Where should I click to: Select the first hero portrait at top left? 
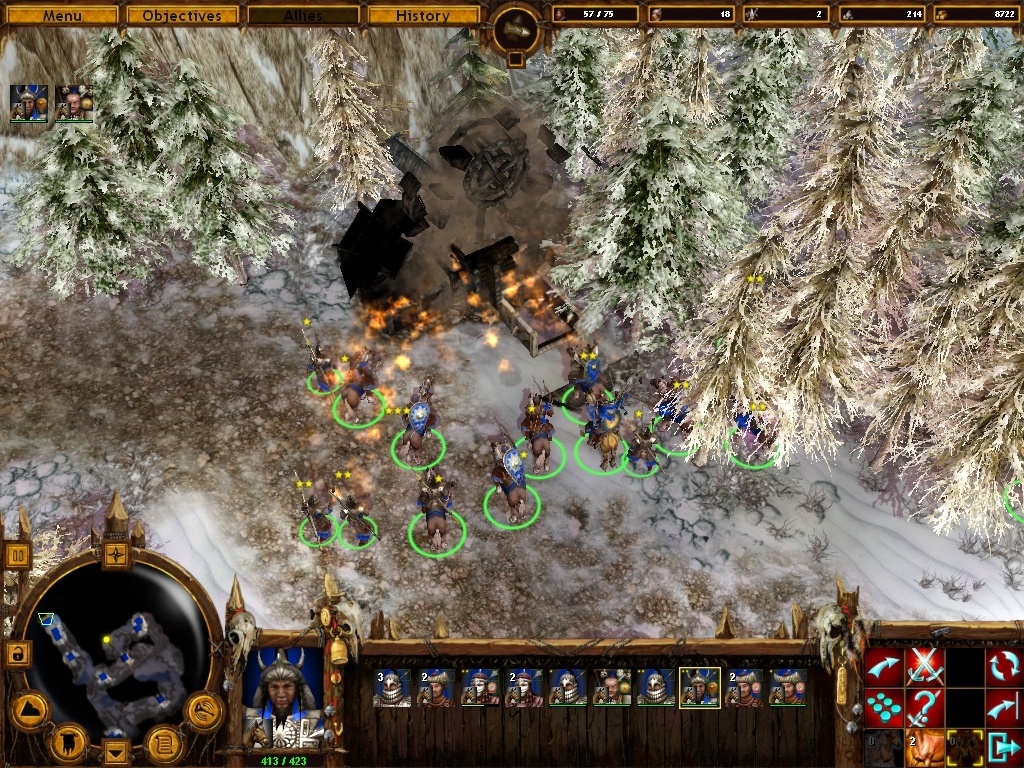[x=28, y=103]
